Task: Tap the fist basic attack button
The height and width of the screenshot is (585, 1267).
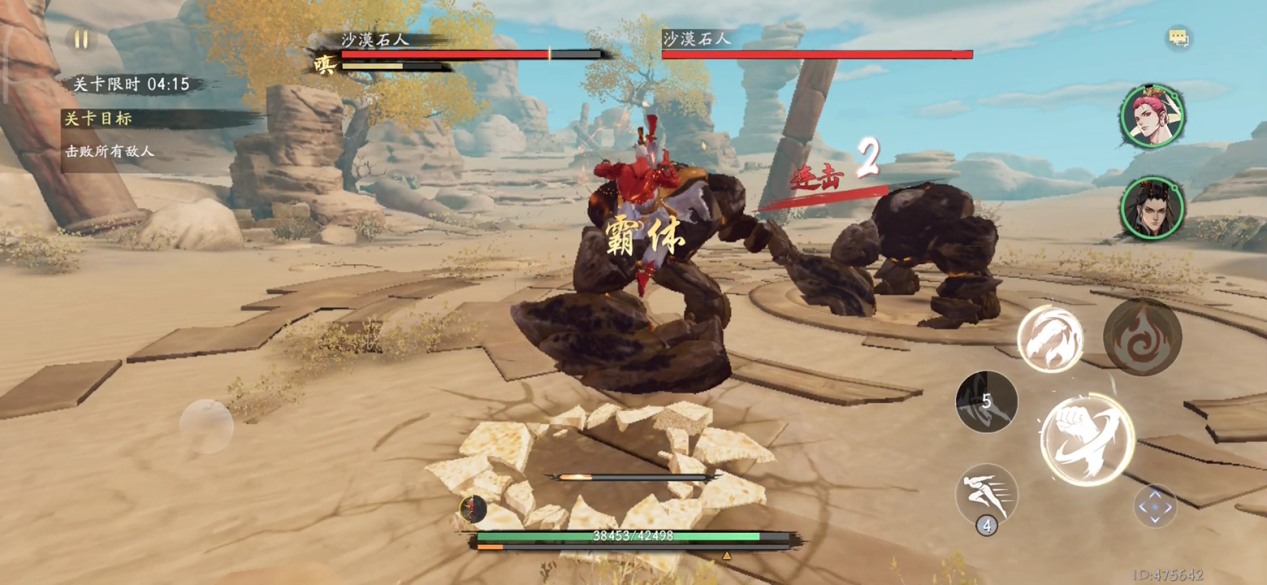Action: coord(1087,438)
